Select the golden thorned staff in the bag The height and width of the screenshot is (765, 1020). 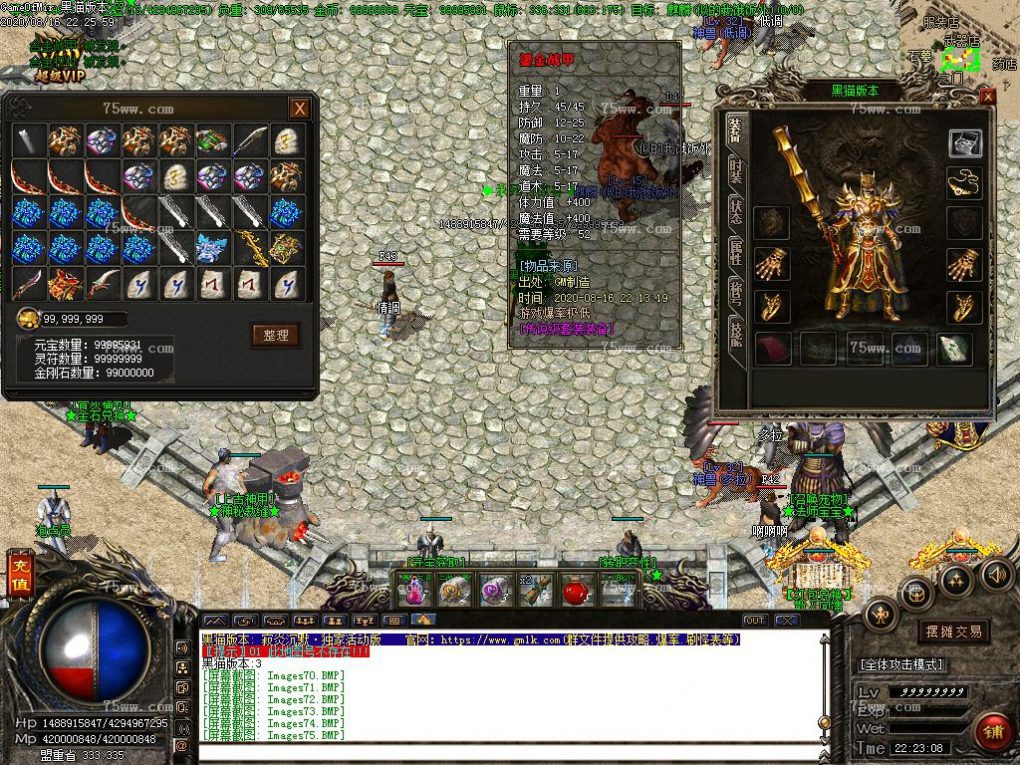pos(249,247)
